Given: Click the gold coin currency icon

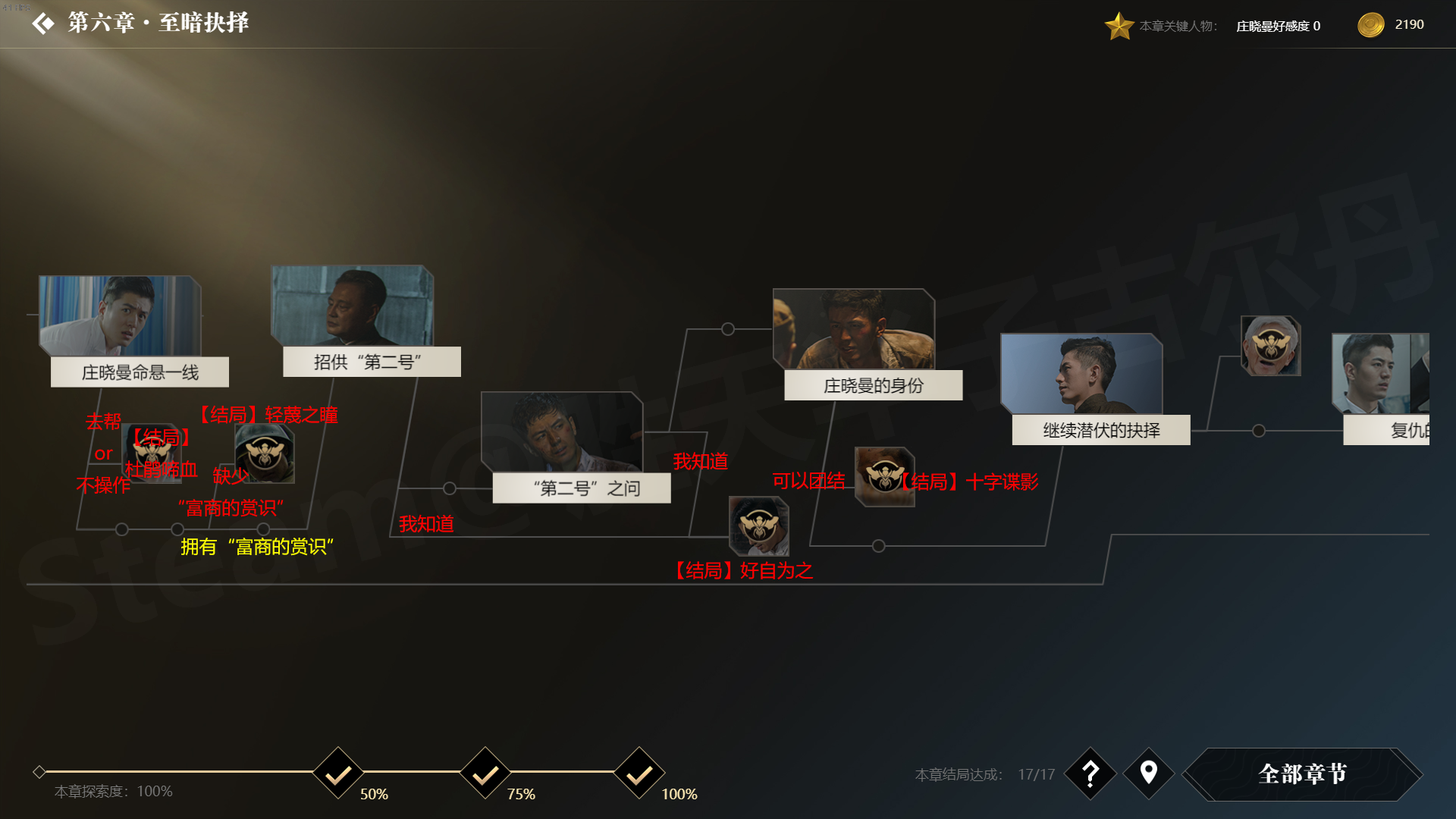Looking at the screenshot, I should pos(1371,25).
